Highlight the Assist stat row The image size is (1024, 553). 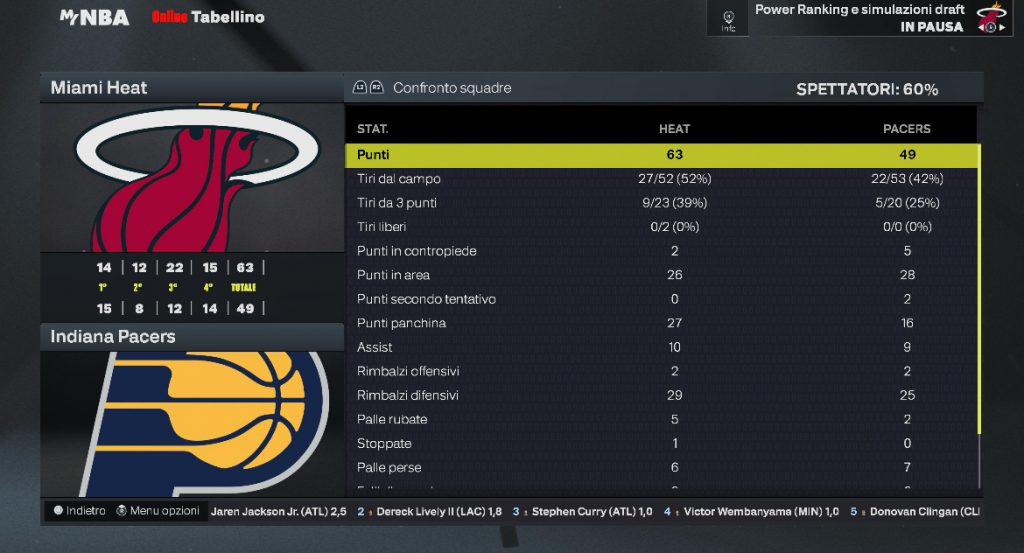[660, 347]
